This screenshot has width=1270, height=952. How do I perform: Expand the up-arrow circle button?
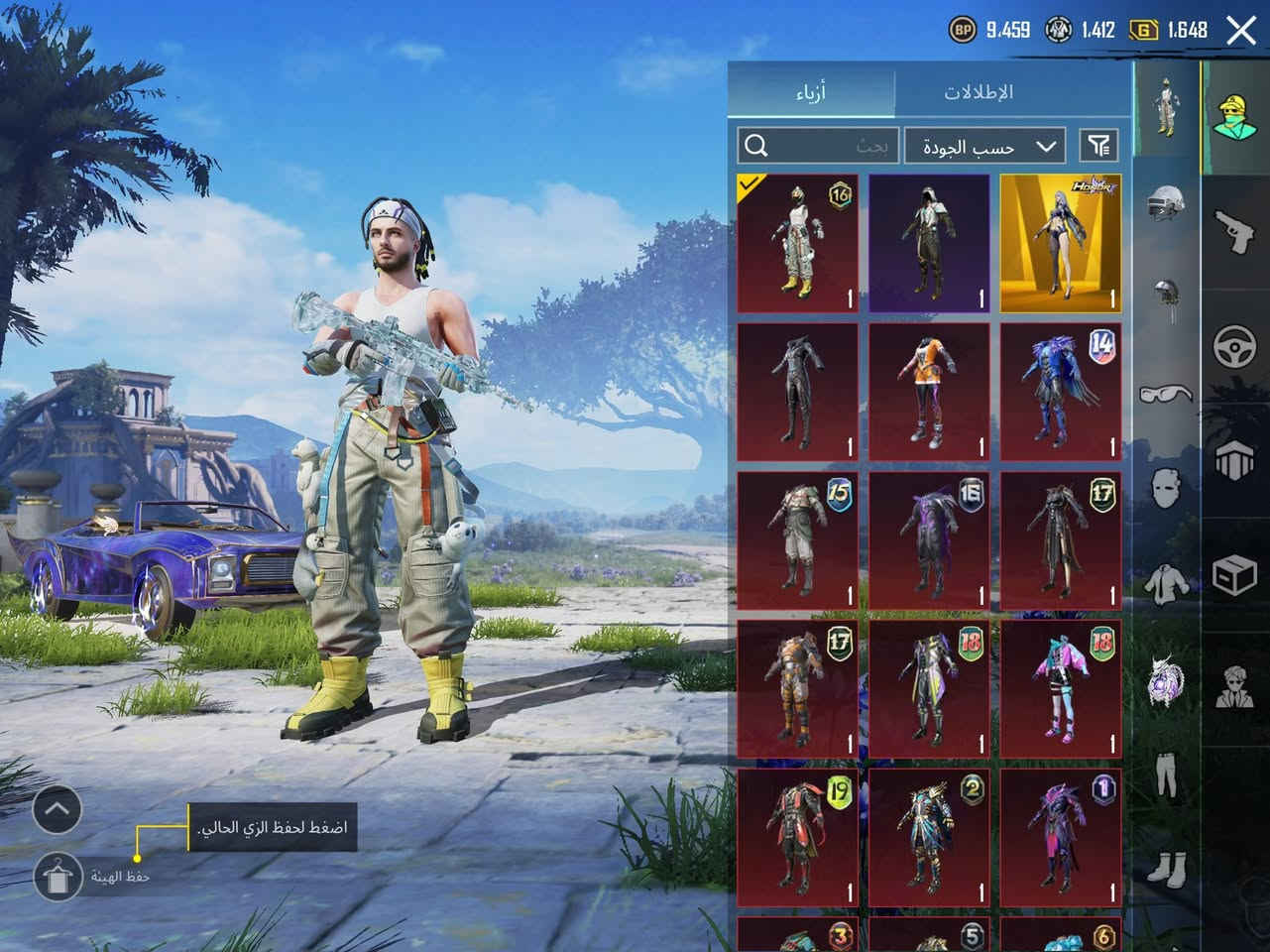pyautogui.click(x=58, y=810)
